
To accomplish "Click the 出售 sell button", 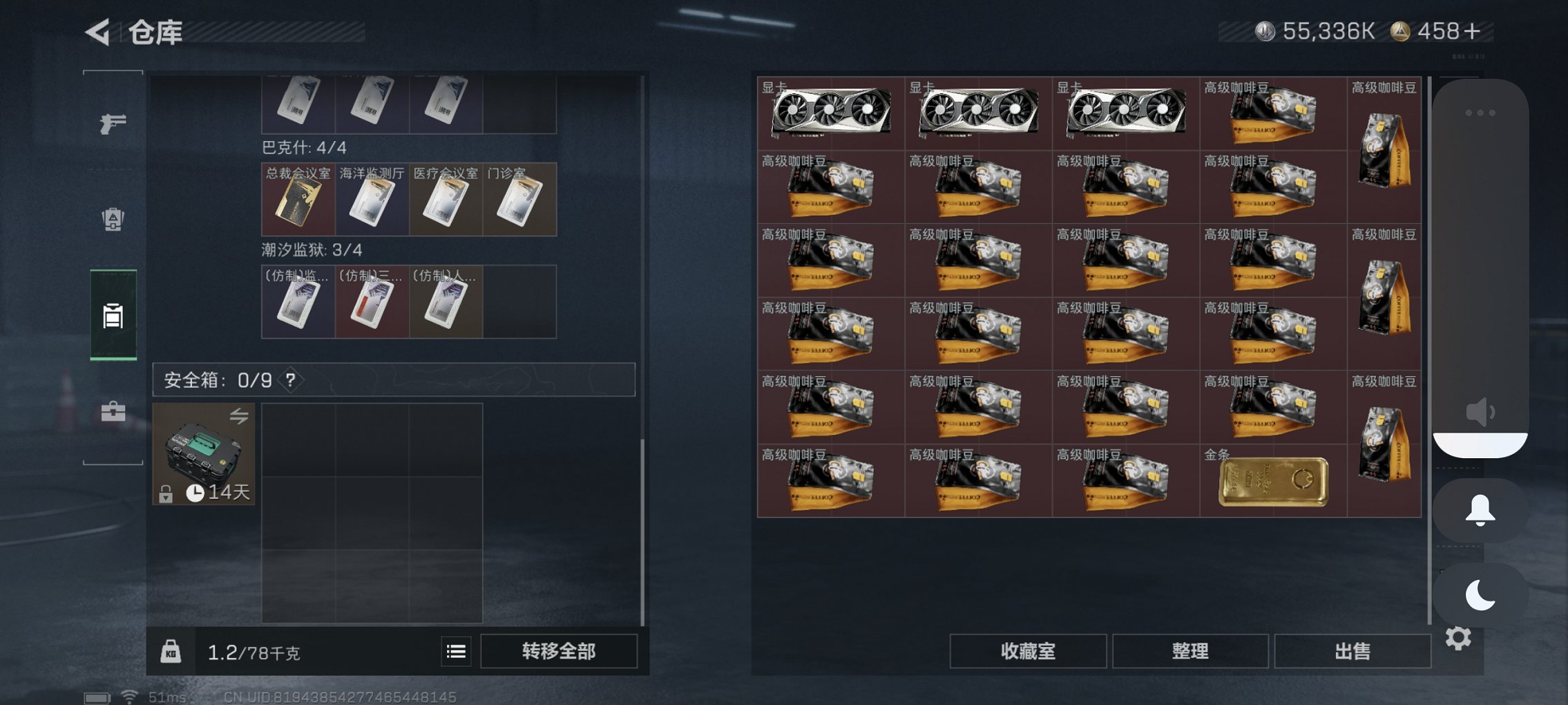I will pyautogui.click(x=1352, y=650).
